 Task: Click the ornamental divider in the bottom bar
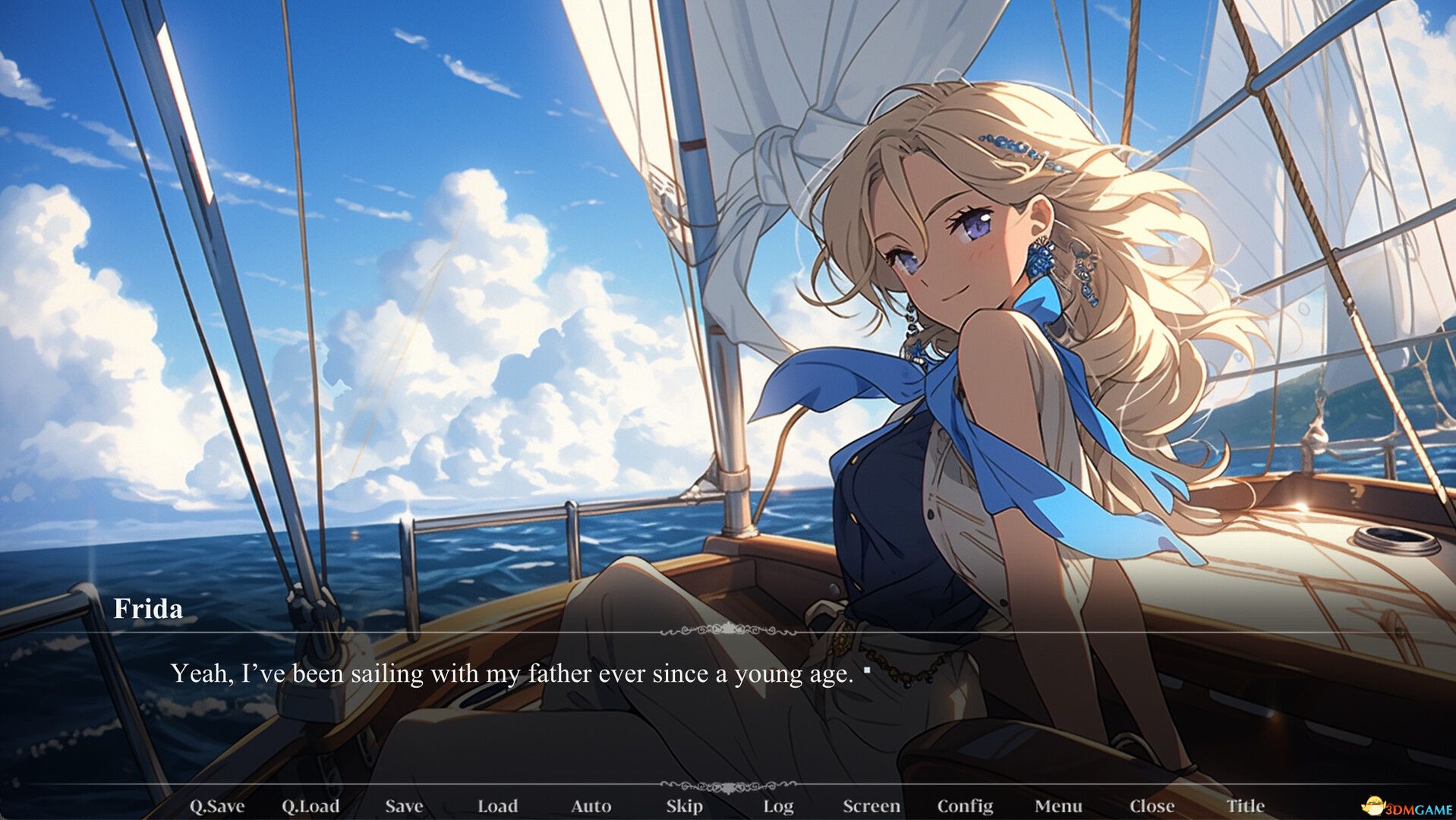(728, 787)
